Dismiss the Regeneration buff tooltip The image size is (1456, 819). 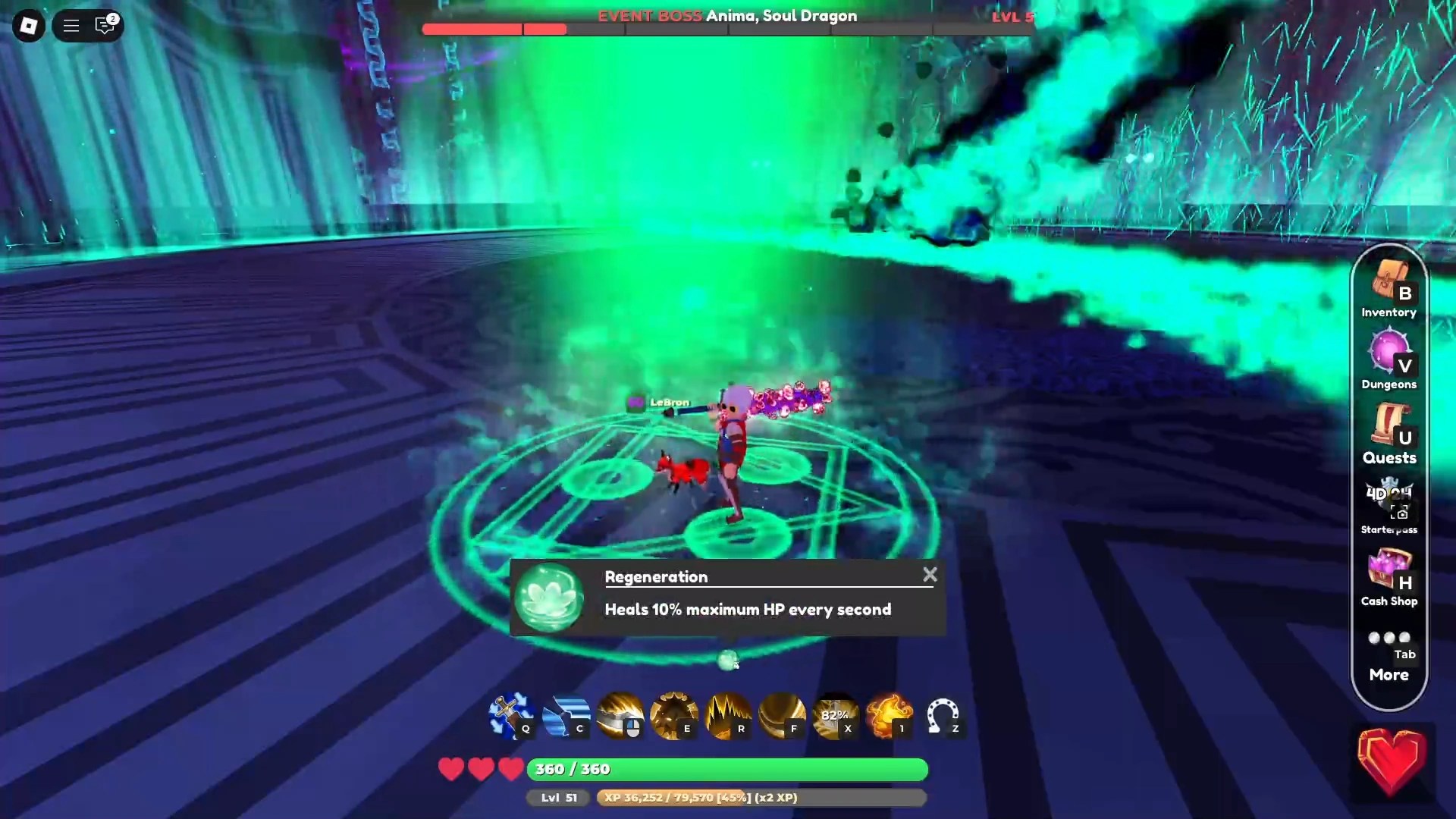(x=930, y=575)
